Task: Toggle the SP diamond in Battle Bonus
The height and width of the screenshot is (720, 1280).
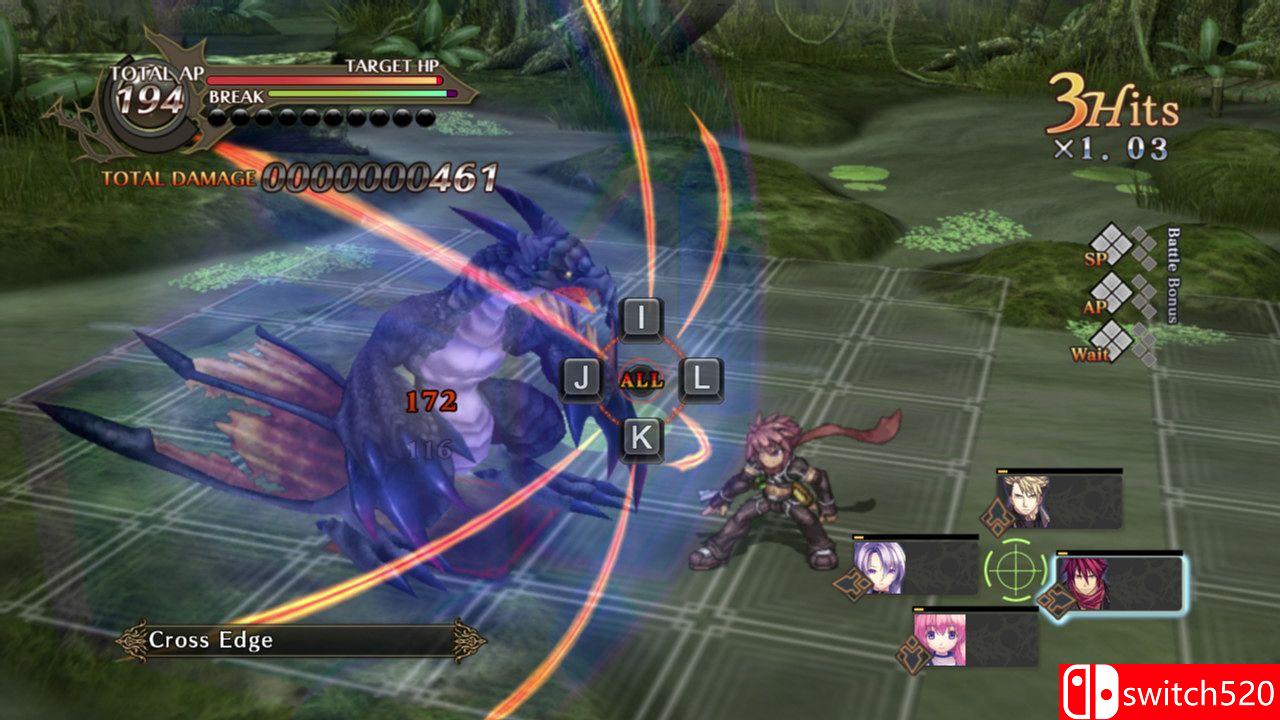Action: [1113, 244]
